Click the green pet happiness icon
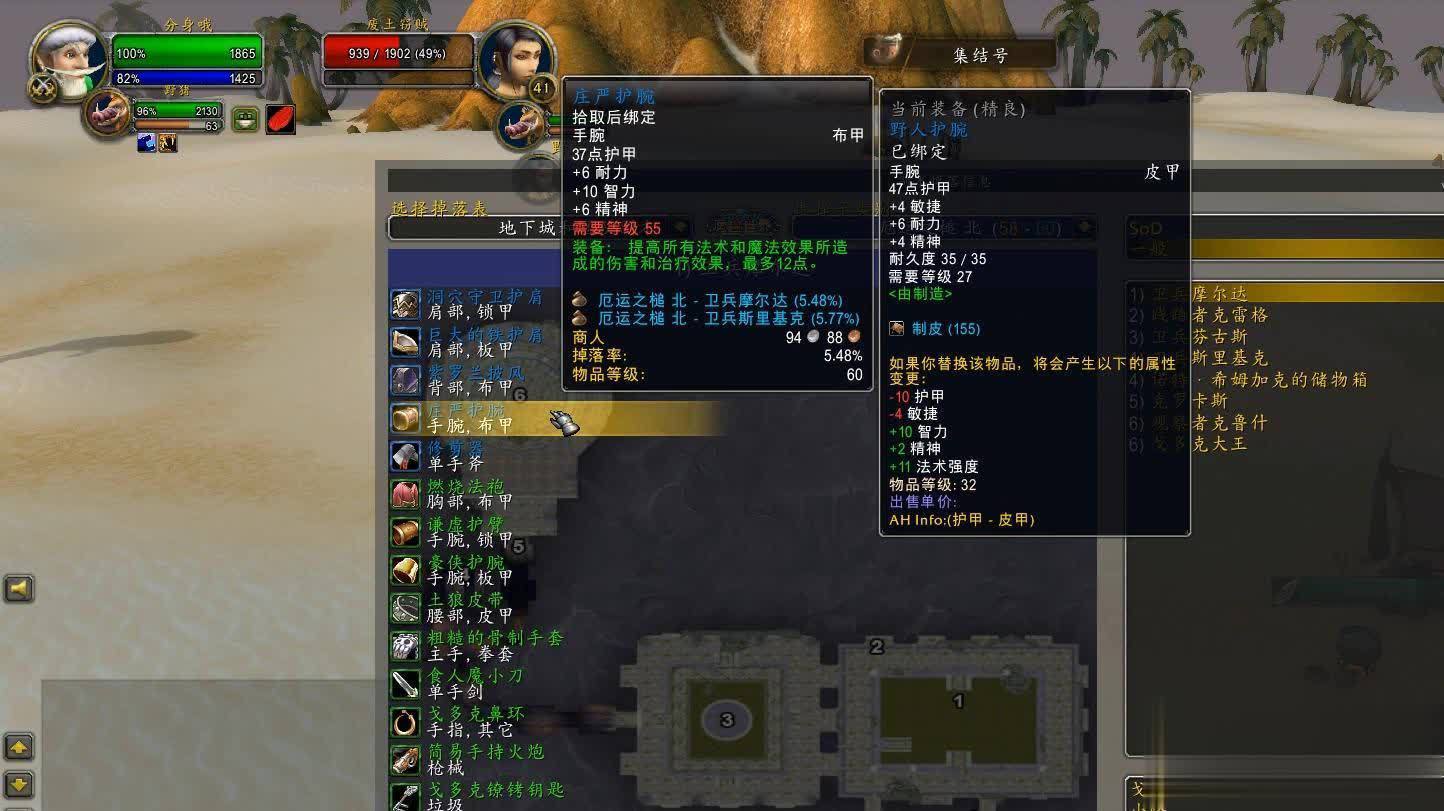 click(x=243, y=118)
